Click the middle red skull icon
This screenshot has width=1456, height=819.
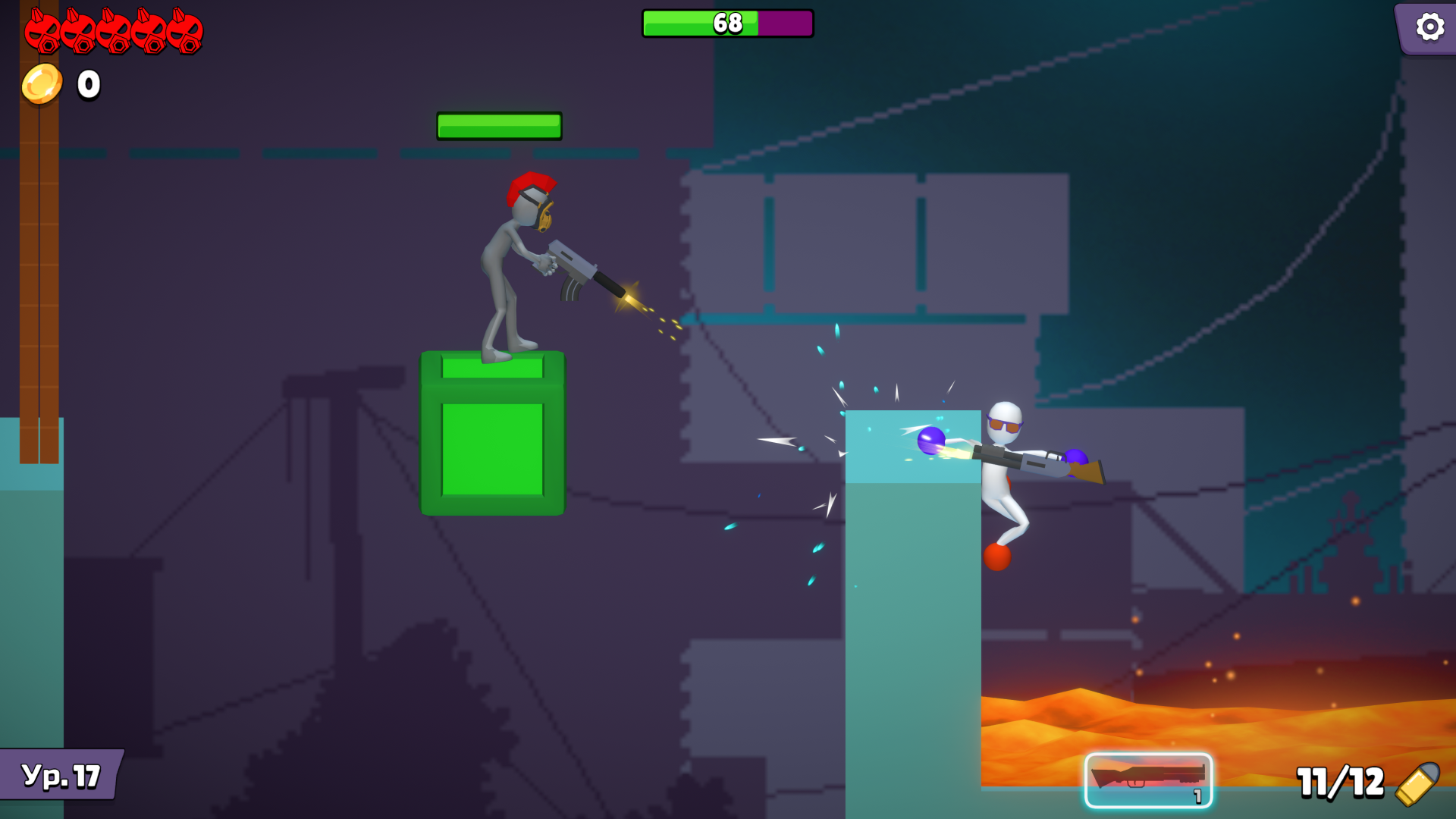point(114,30)
